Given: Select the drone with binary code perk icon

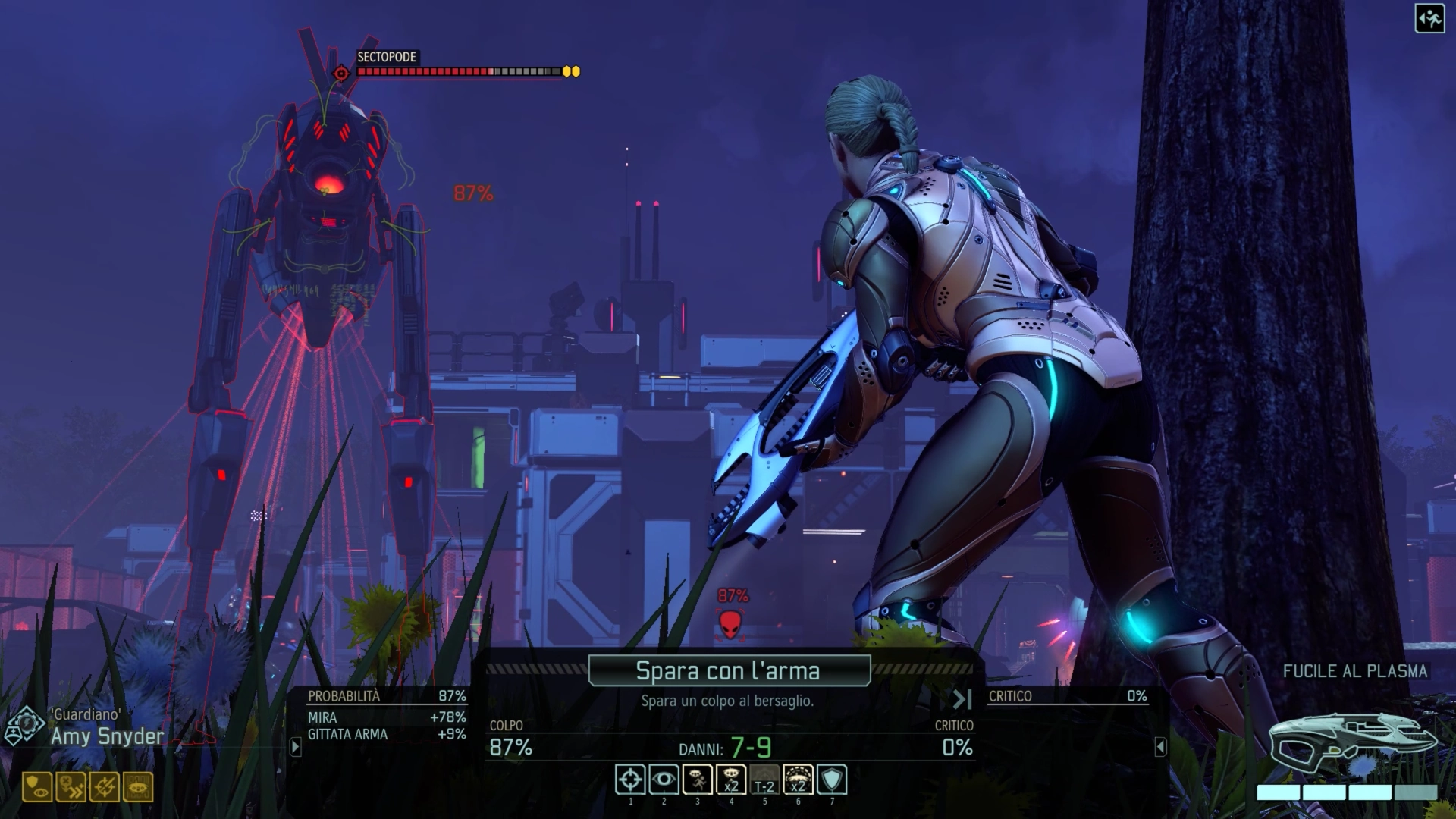Looking at the screenshot, I should click(x=138, y=788).
